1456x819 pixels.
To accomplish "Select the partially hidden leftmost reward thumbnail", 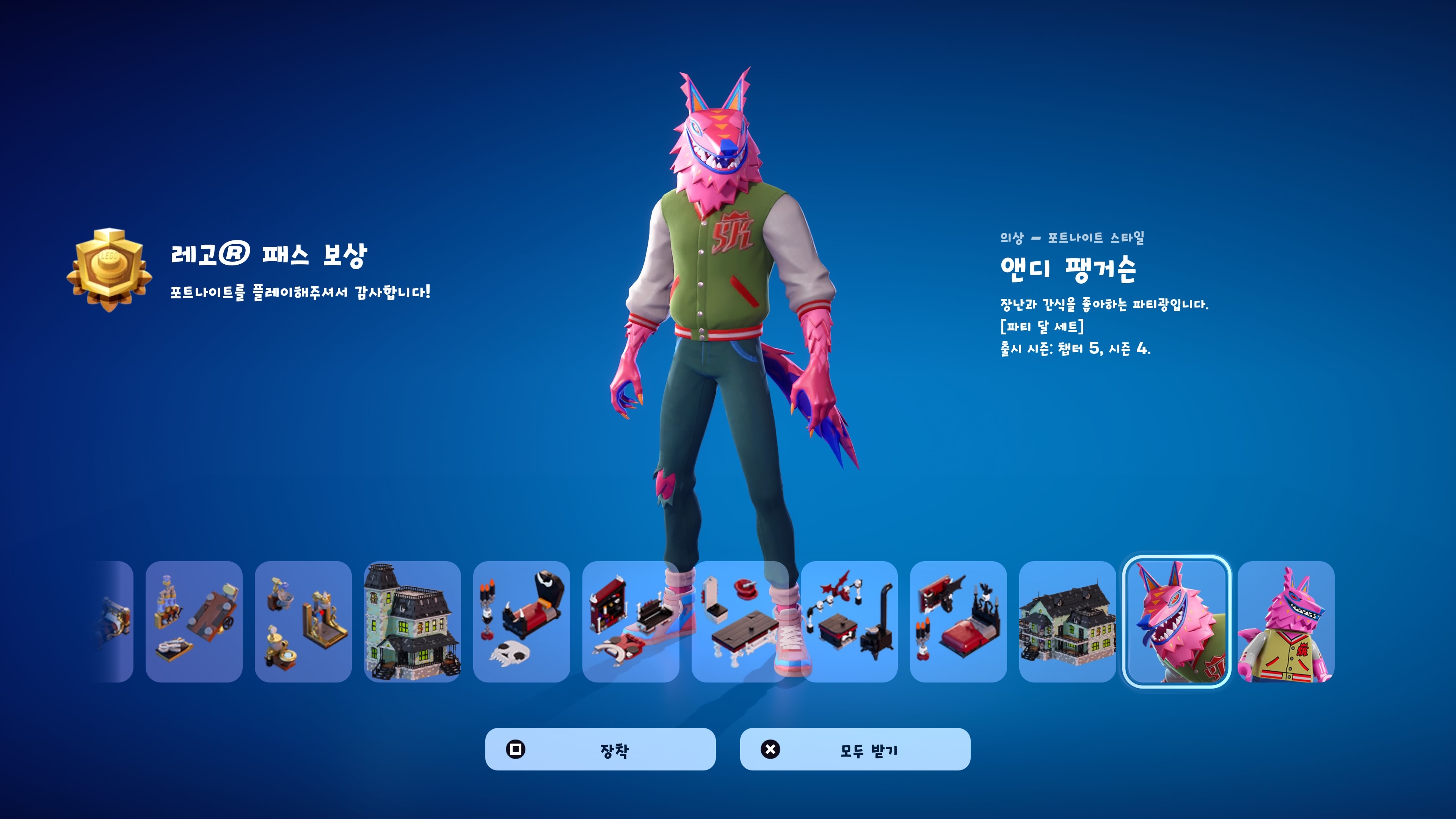I will coord(116,622).
